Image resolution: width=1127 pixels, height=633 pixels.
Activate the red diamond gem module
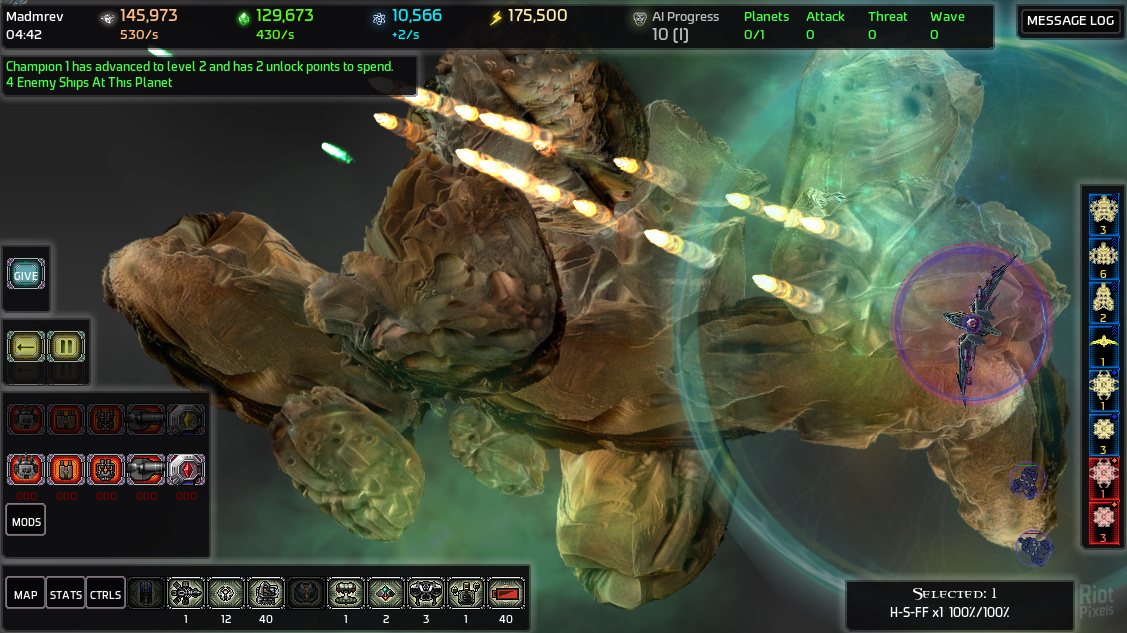pyautogui.click(x=186, y=469)
